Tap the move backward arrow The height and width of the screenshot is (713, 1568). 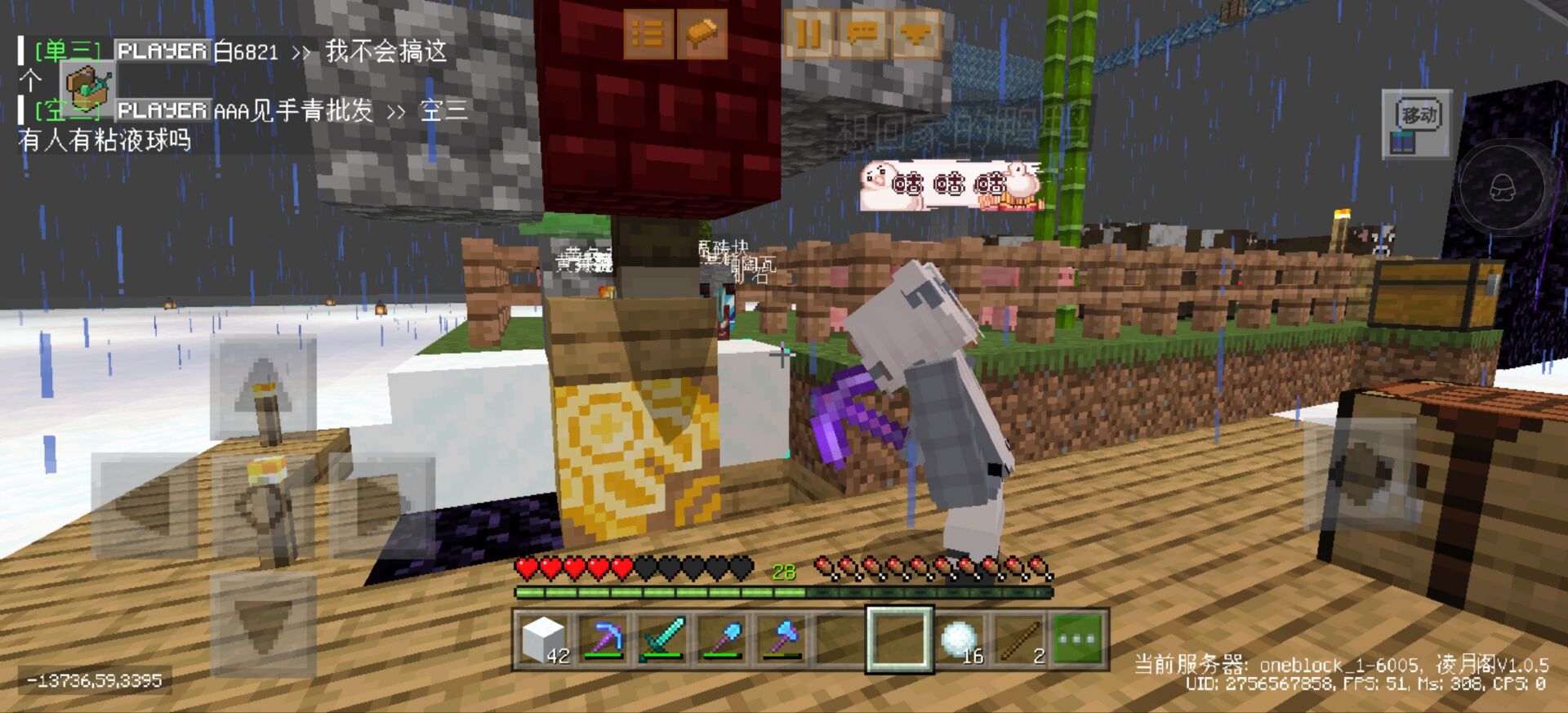coord(263,625)
